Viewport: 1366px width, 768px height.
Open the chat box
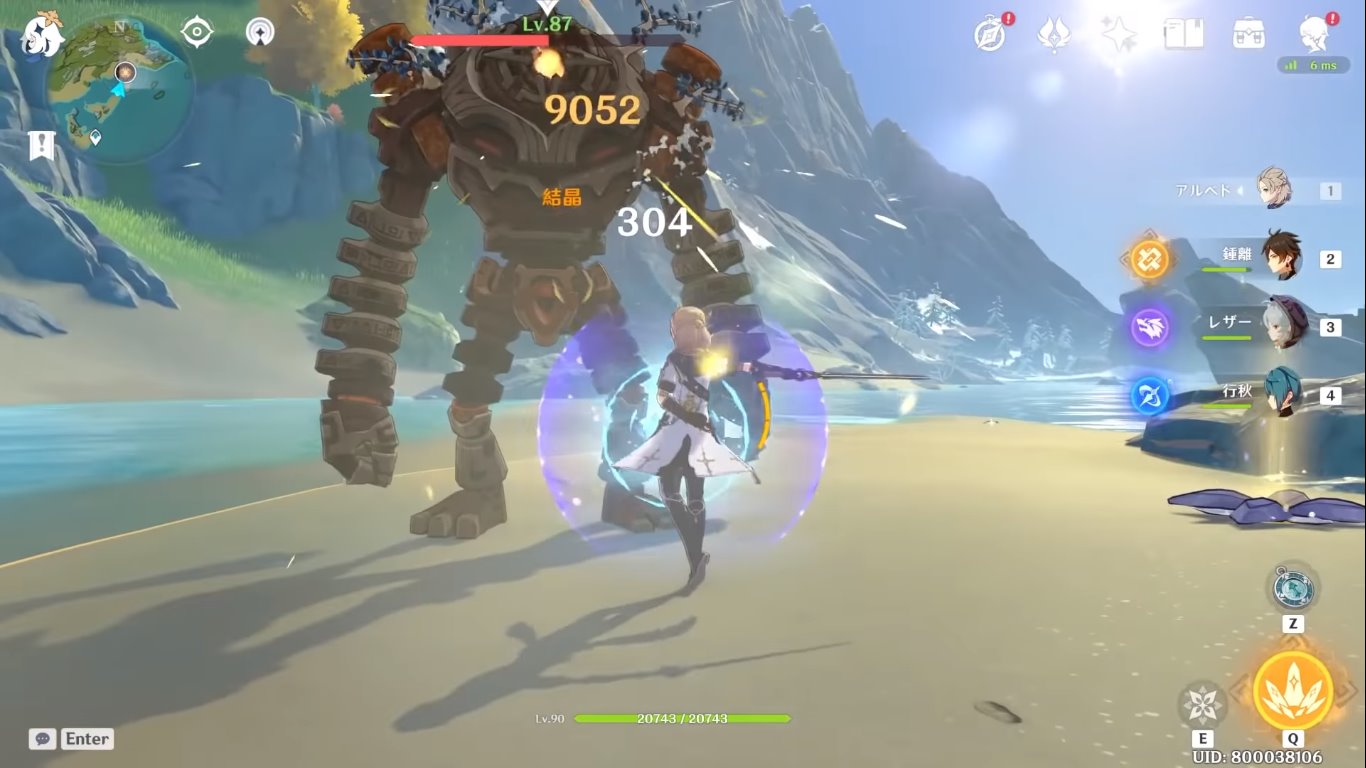pos(71,739)
